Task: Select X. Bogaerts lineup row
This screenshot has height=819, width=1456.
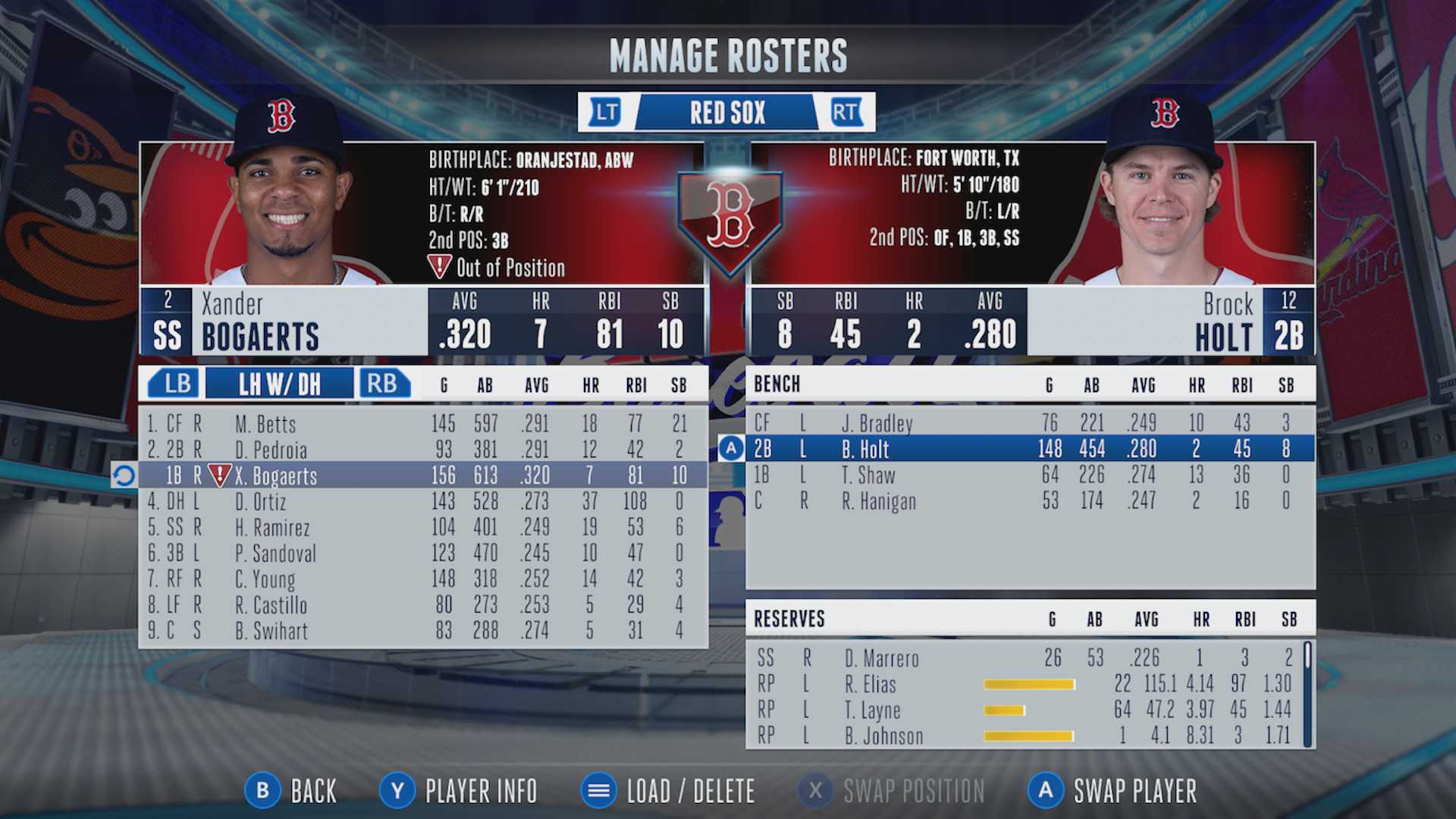Action: pos(422,475)
